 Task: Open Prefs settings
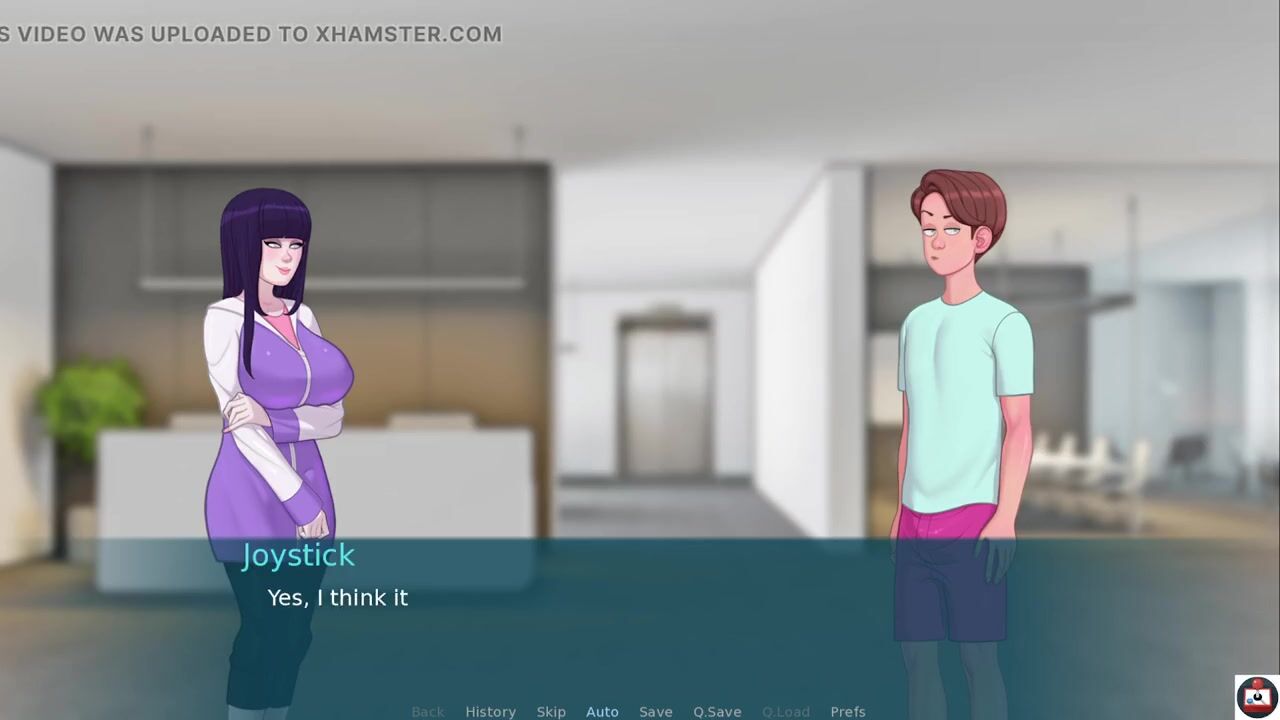point(848,711)
